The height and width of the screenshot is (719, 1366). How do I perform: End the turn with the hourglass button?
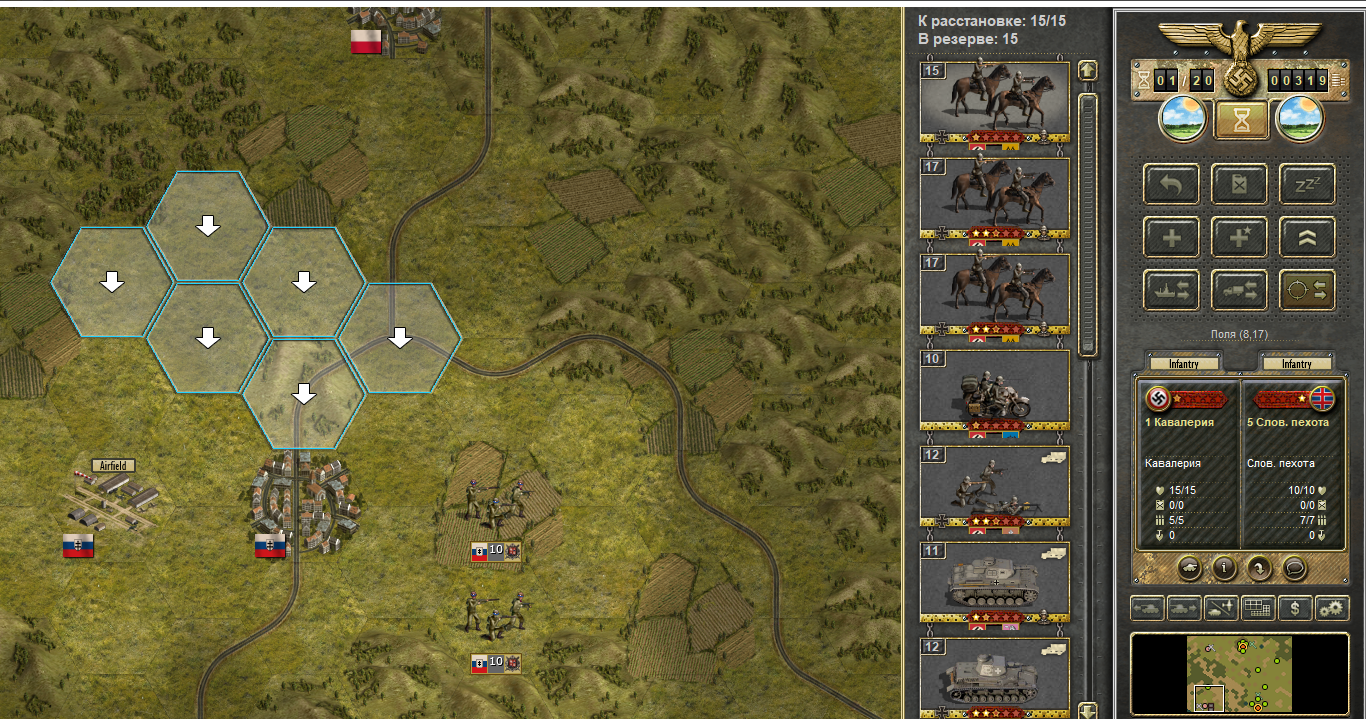[1242, 120]
